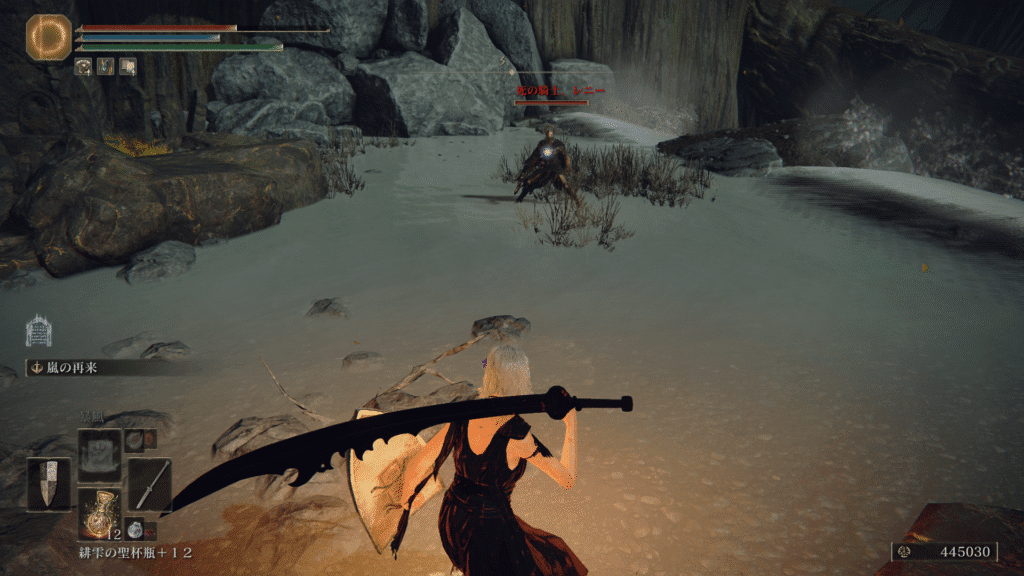Select the scroll buff status icon
This screenshot has height=576, width=1024.
tap(127, 66)
